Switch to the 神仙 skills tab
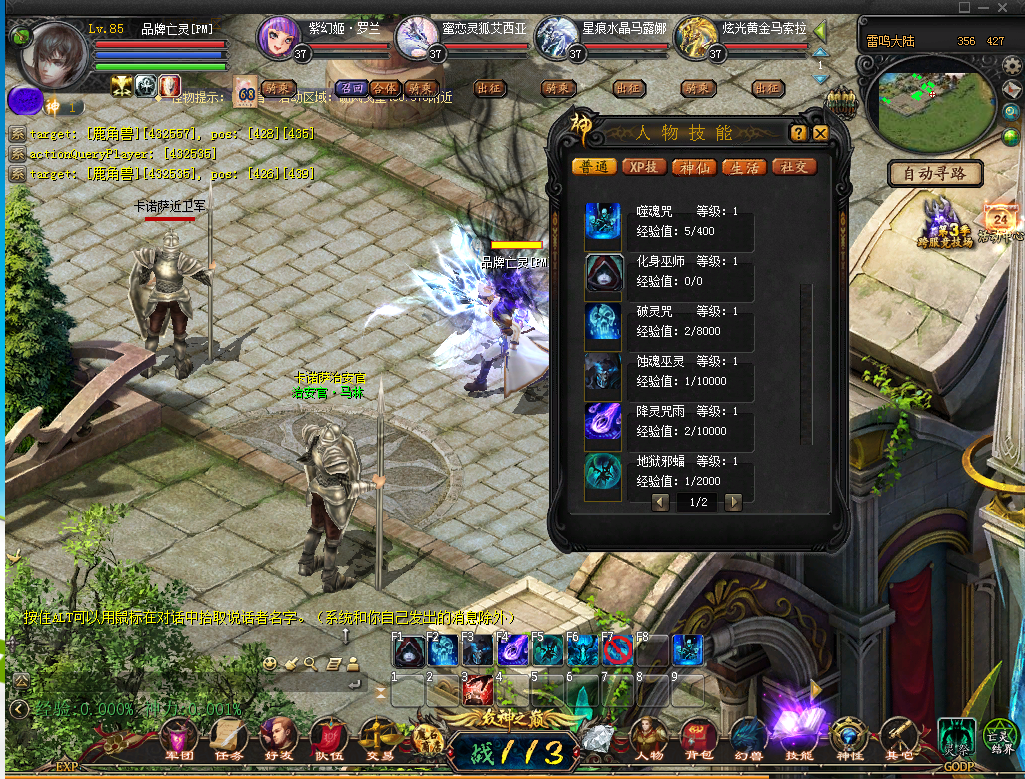The height and width of the screenshot is (779, 1025). tap(695, 167)
